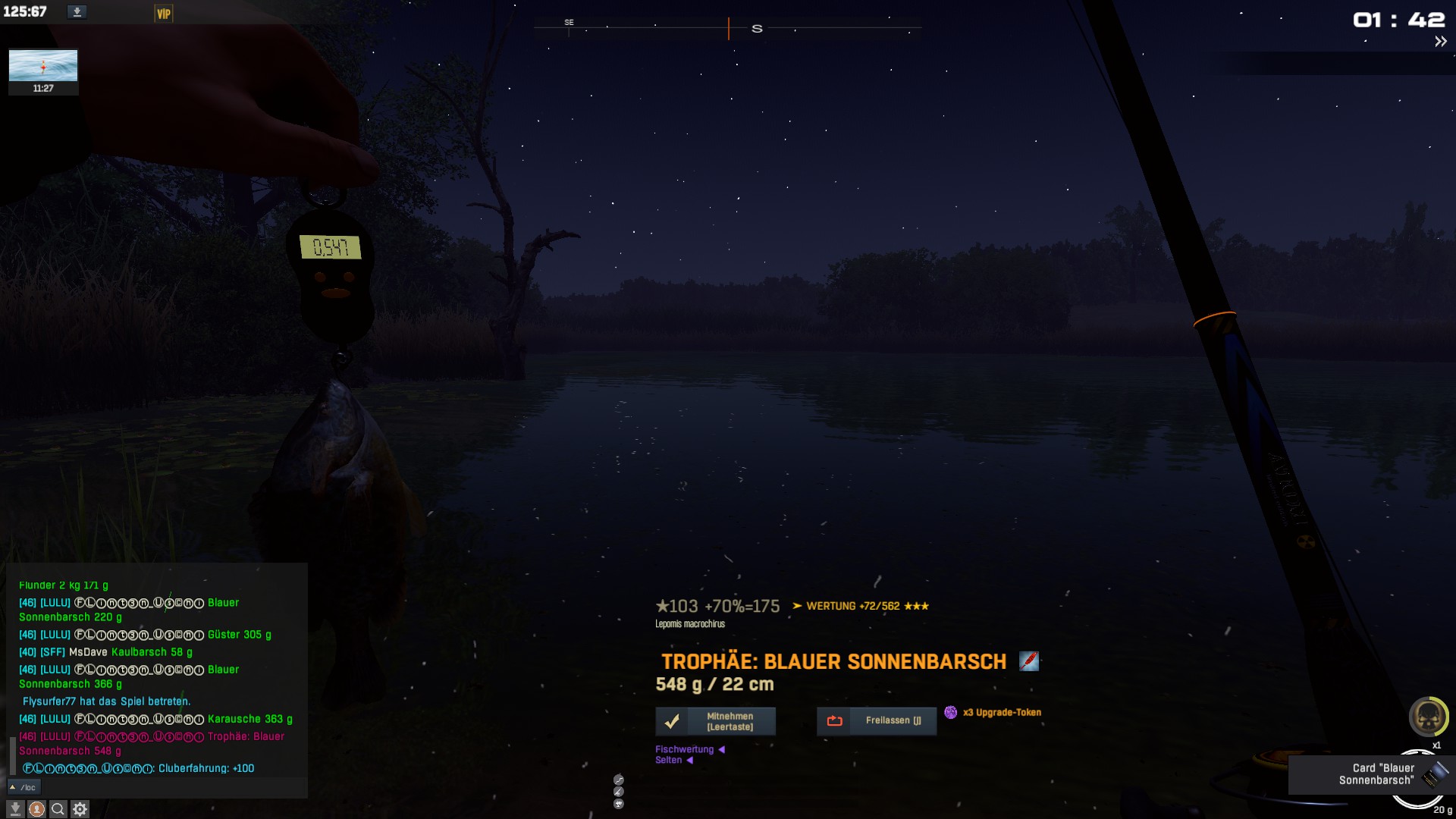Open the chat settings gear icon
The width and height of the screenshot is (1456, 819).
pos(80,809)
